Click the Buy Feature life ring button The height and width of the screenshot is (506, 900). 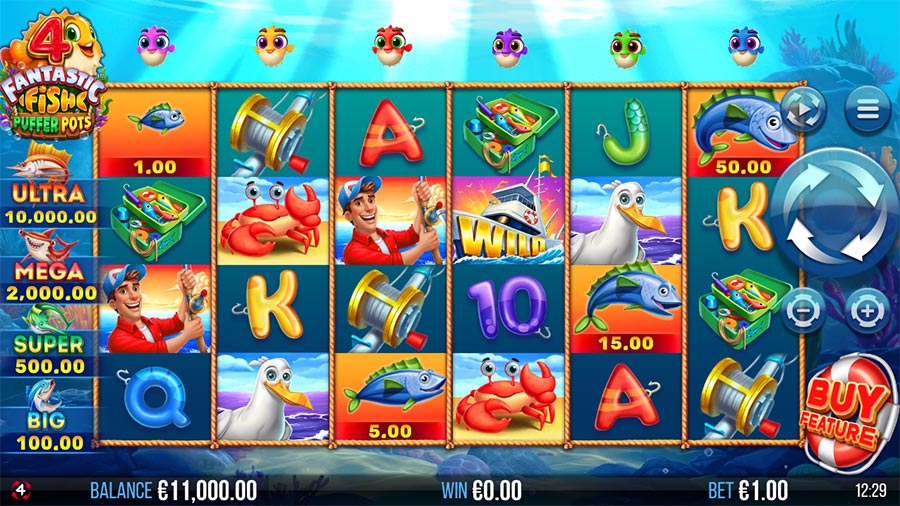(847, 412)
